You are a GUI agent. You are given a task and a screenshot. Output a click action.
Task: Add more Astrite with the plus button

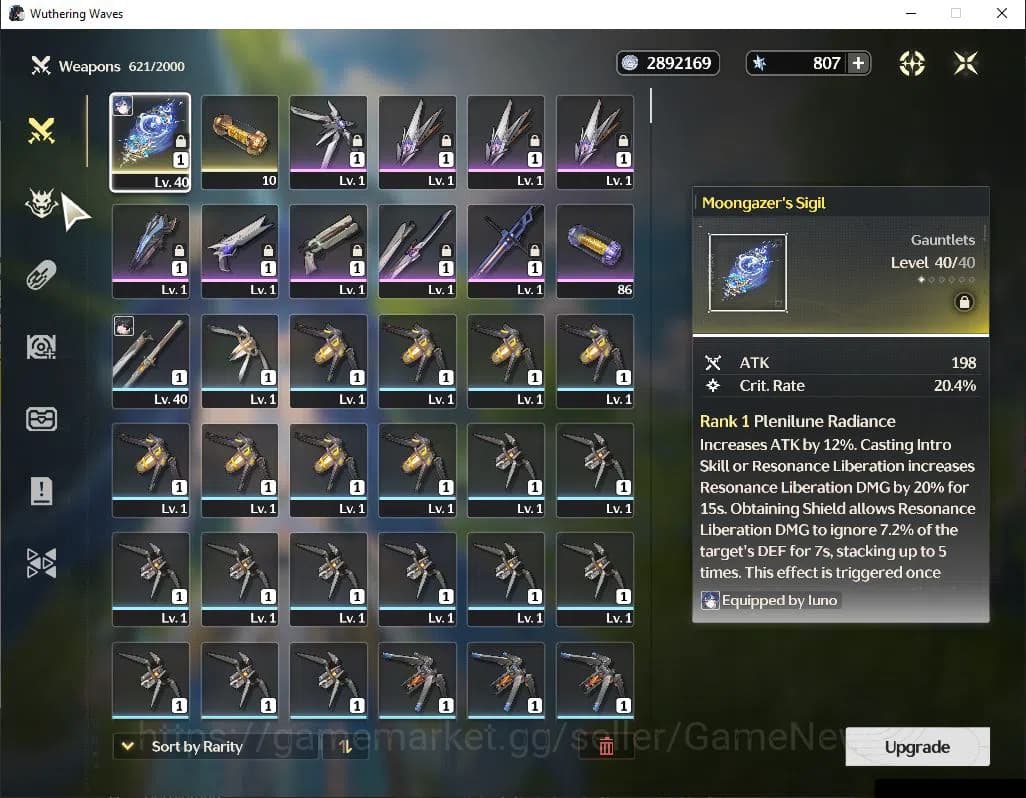pyautogui.click(x=858, y=63)
